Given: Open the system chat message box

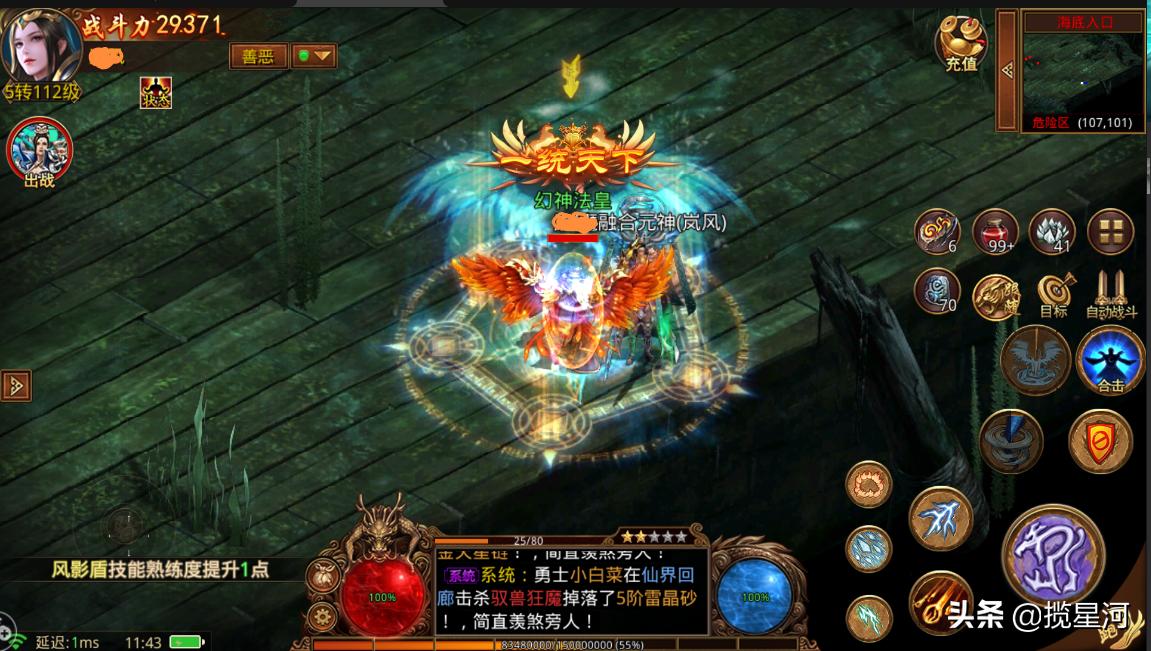Looking at the screenshot, I should tap(571, 590).
